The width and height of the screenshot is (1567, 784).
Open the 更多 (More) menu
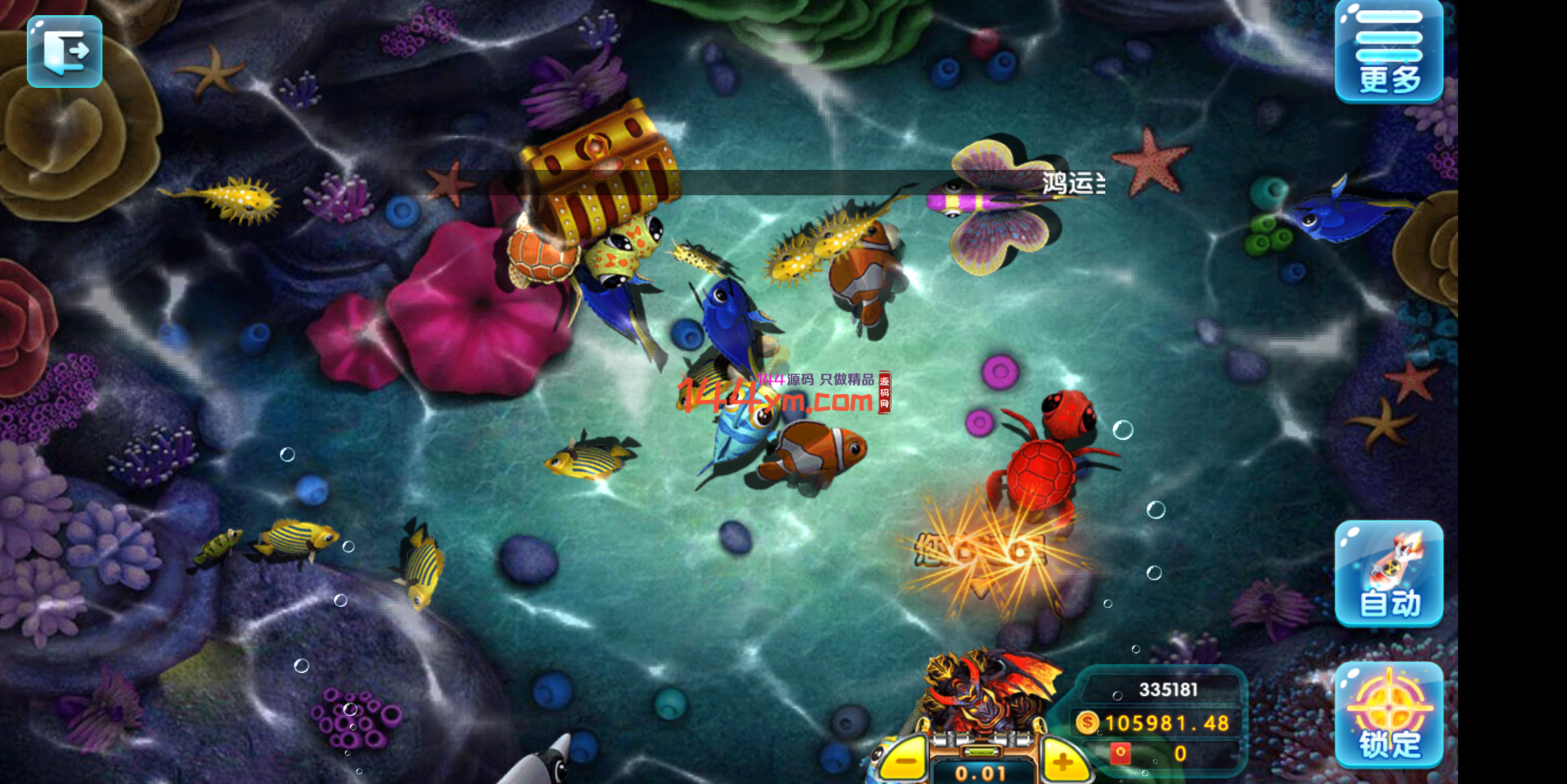1388,52
